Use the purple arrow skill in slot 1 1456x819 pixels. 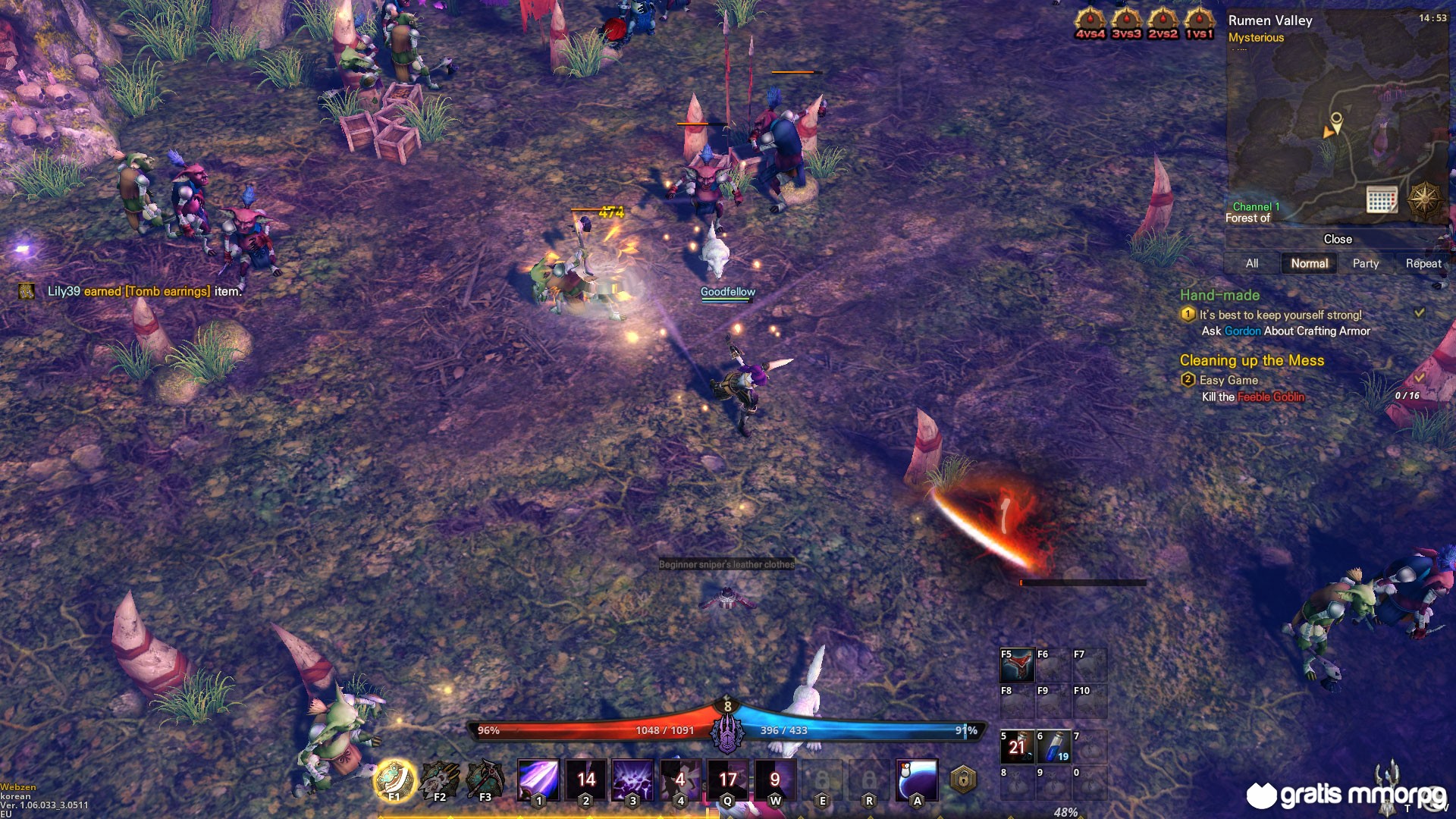coord(538,780)
